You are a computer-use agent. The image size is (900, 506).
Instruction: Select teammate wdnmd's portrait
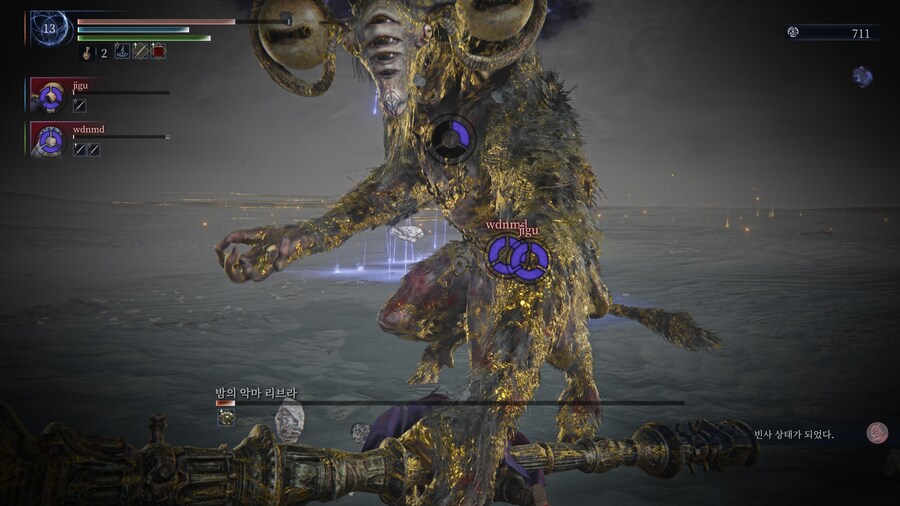tap(48, 139)
